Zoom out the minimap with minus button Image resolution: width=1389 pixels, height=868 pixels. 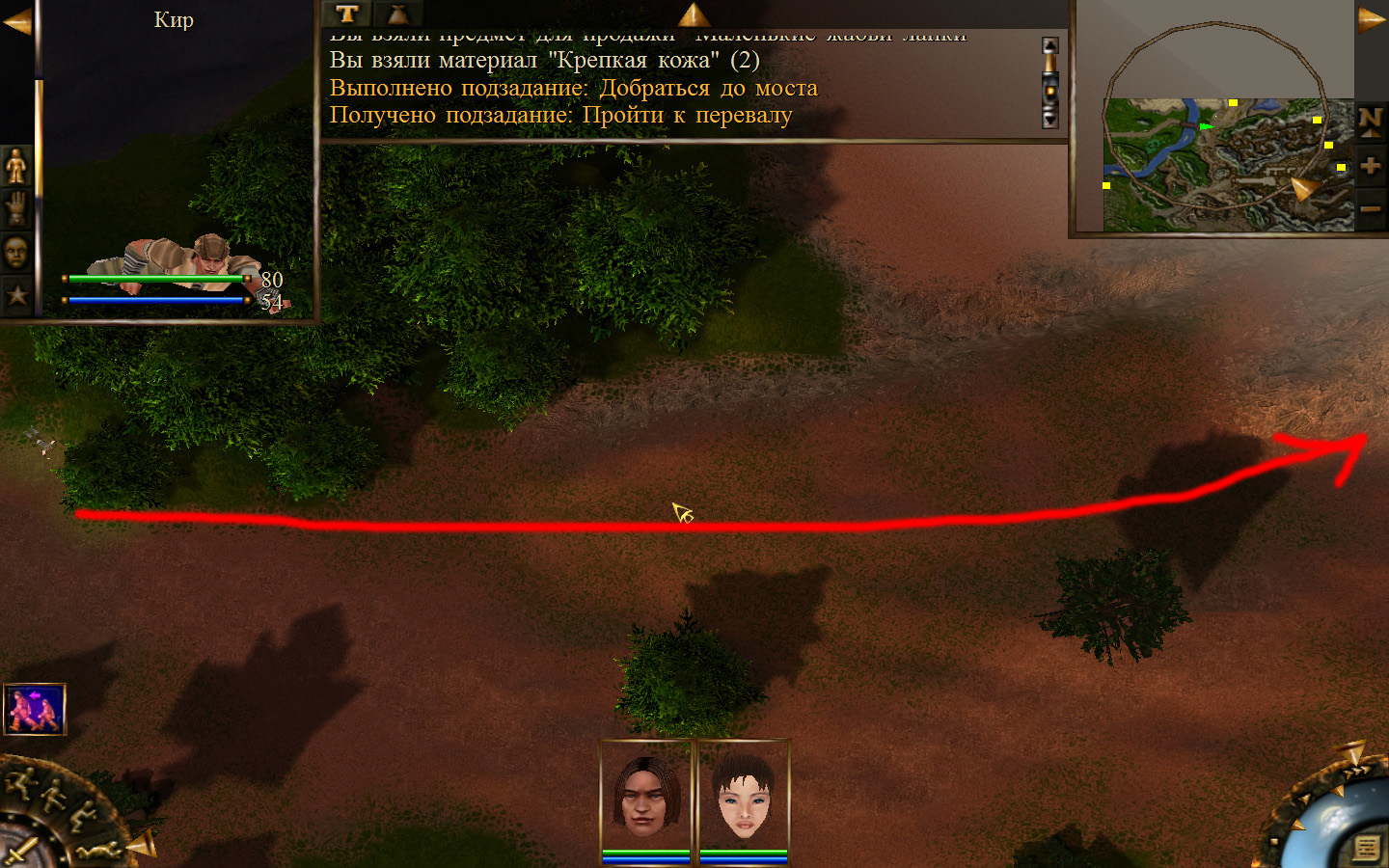coord(1370,208)
